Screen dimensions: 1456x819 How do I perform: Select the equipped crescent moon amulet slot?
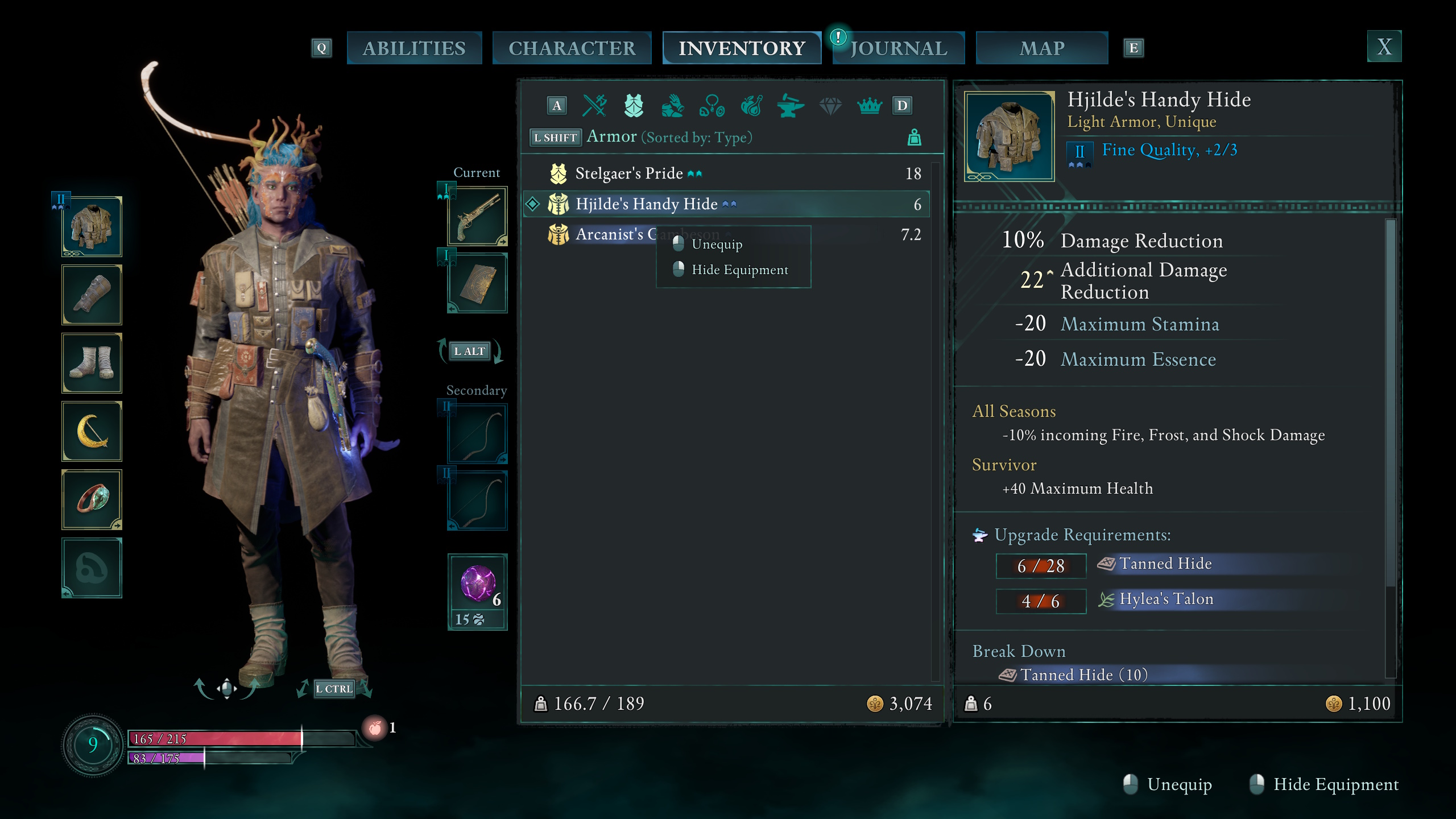92,431
